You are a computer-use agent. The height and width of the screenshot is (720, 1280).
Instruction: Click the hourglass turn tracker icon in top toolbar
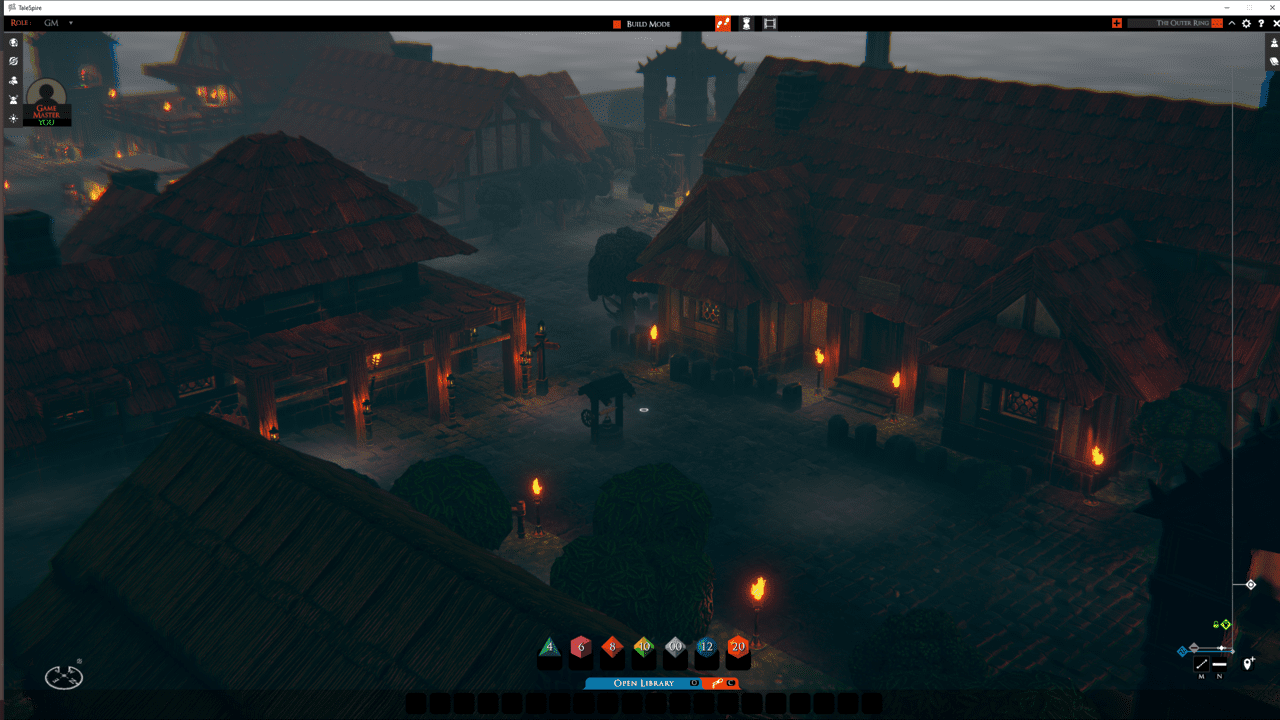tap(745, 22)
